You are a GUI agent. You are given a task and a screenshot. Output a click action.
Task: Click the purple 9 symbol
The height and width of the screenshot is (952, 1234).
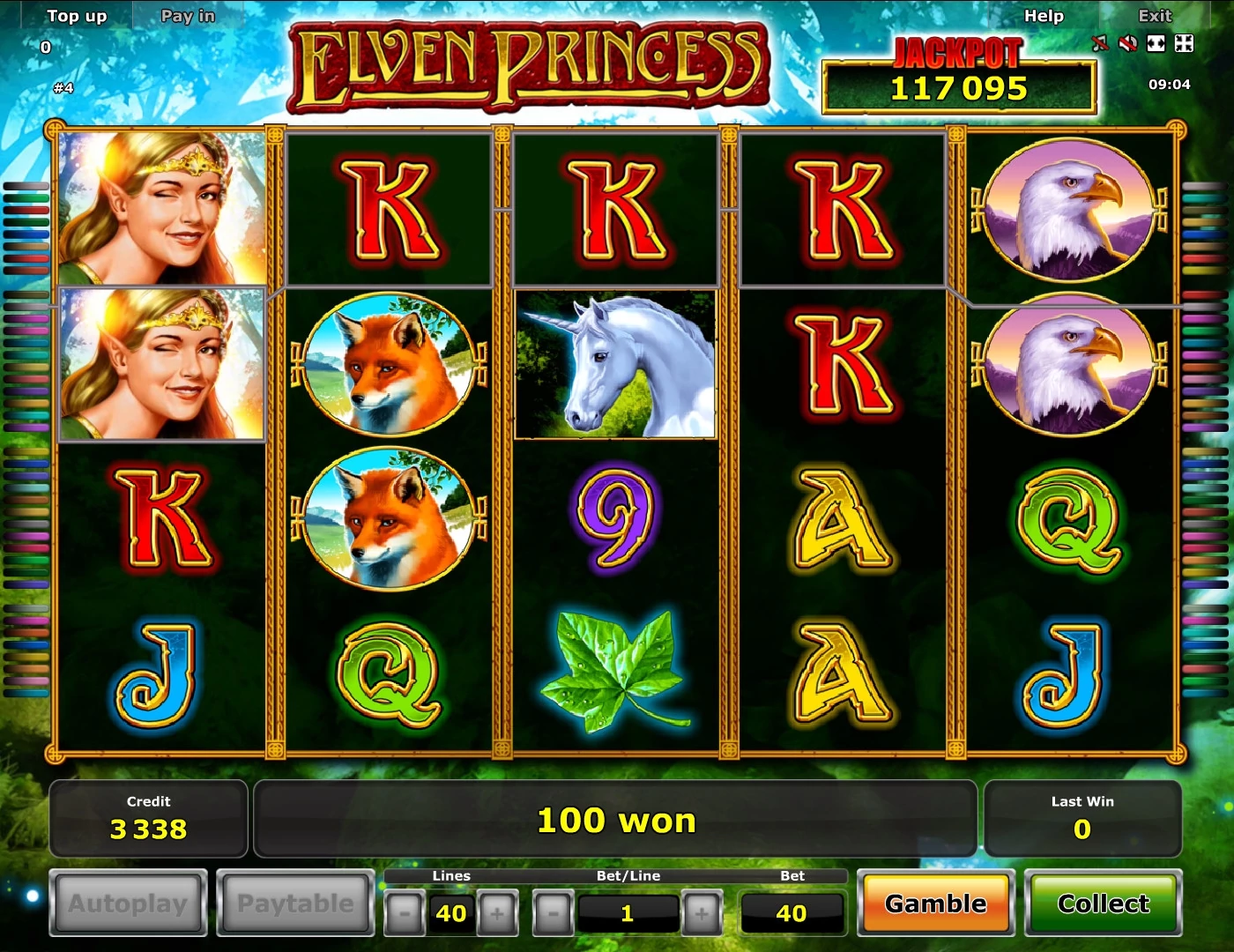tap(615, 522)
